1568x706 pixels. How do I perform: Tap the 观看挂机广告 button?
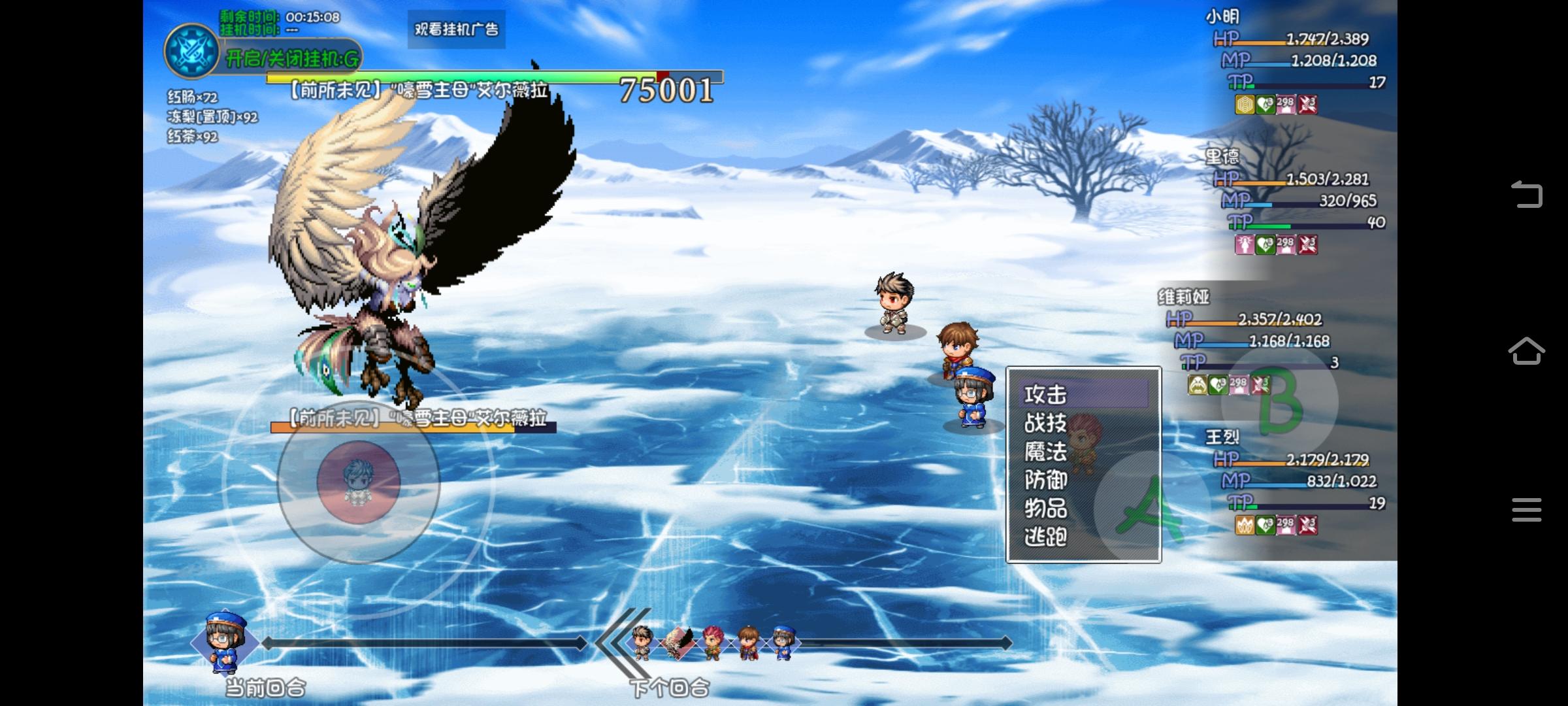click(456, 29)
